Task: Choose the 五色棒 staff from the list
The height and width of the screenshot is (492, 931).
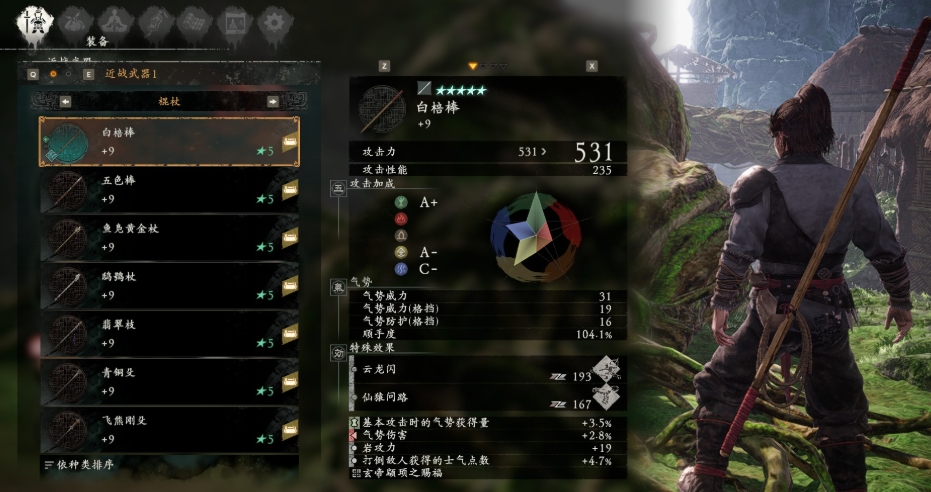Action: pyautogui.click(x=168, y=189)
